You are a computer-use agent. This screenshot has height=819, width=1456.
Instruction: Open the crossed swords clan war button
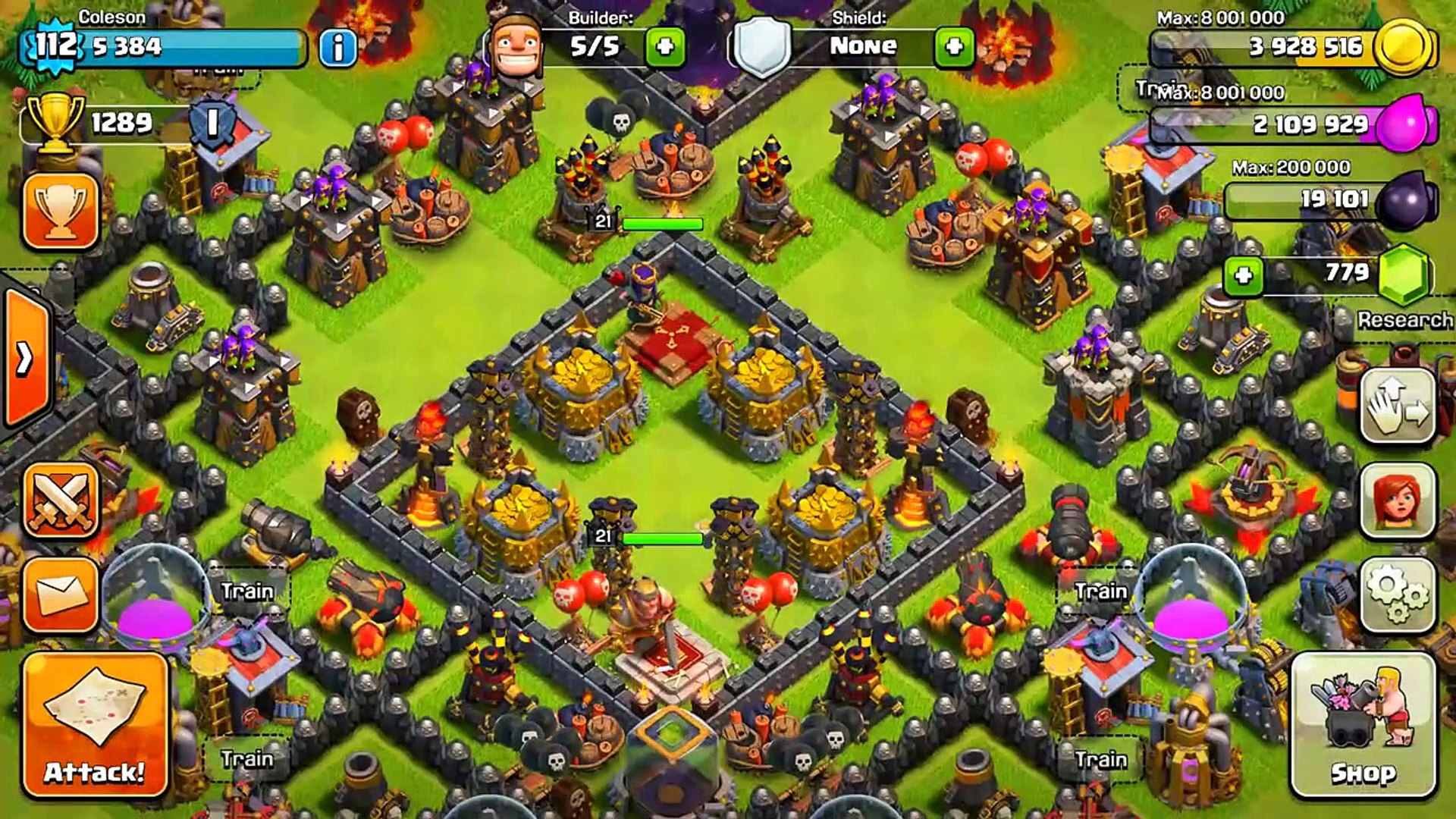61,500
